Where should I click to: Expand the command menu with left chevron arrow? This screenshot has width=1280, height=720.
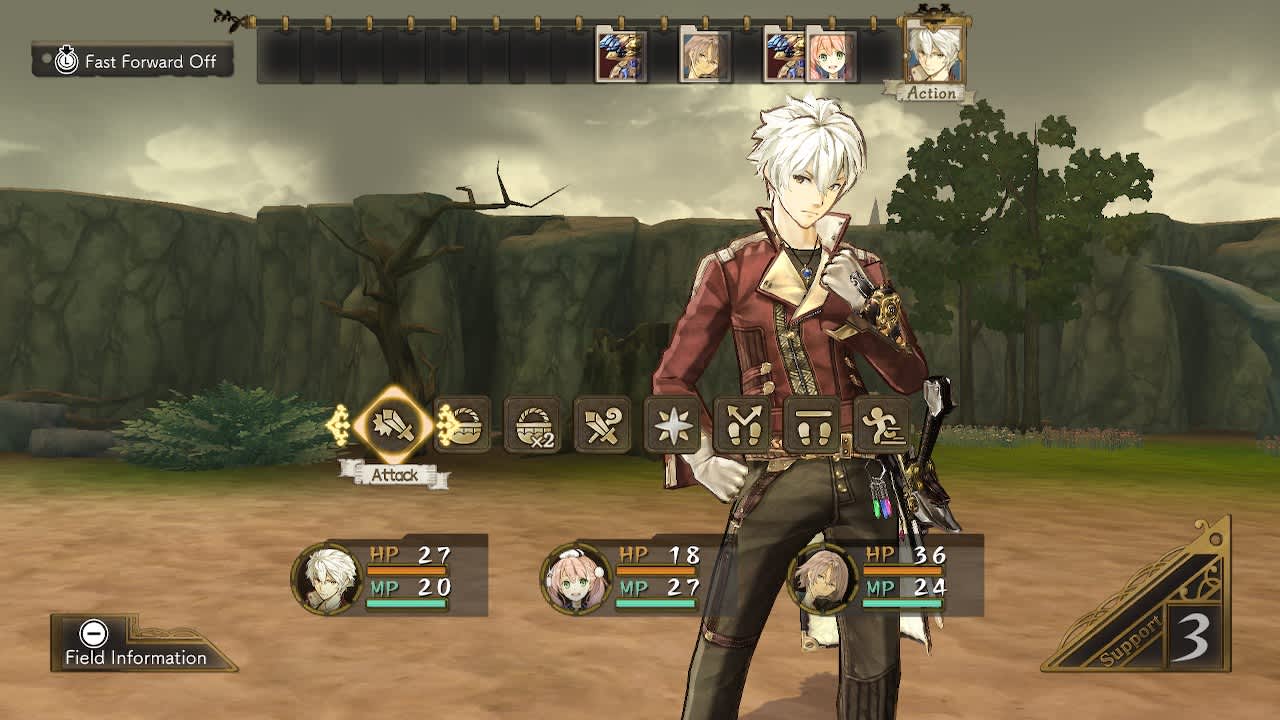(x=343, y=427)
